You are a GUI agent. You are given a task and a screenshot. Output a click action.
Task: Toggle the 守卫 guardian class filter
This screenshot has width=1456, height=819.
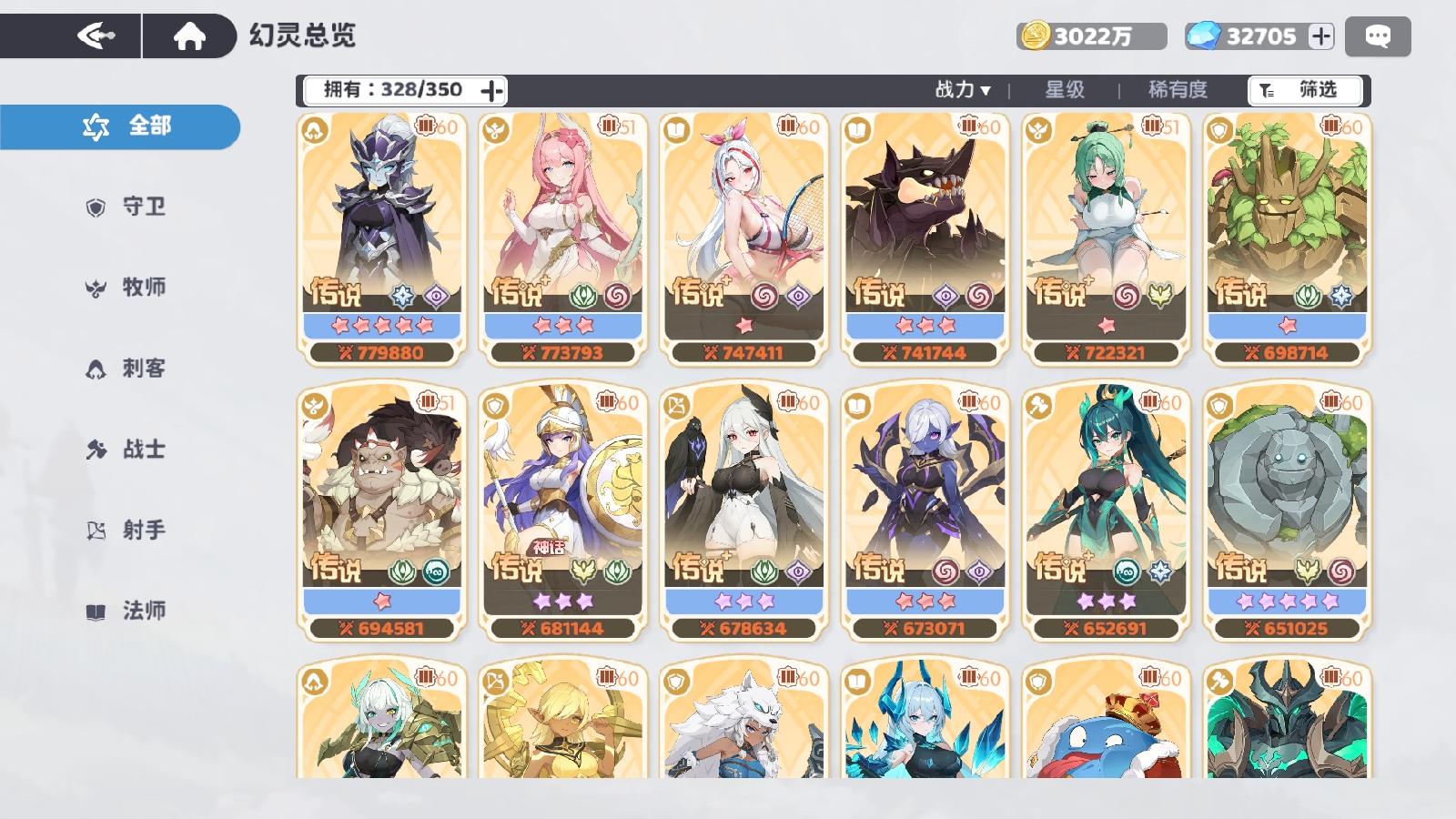94,207
